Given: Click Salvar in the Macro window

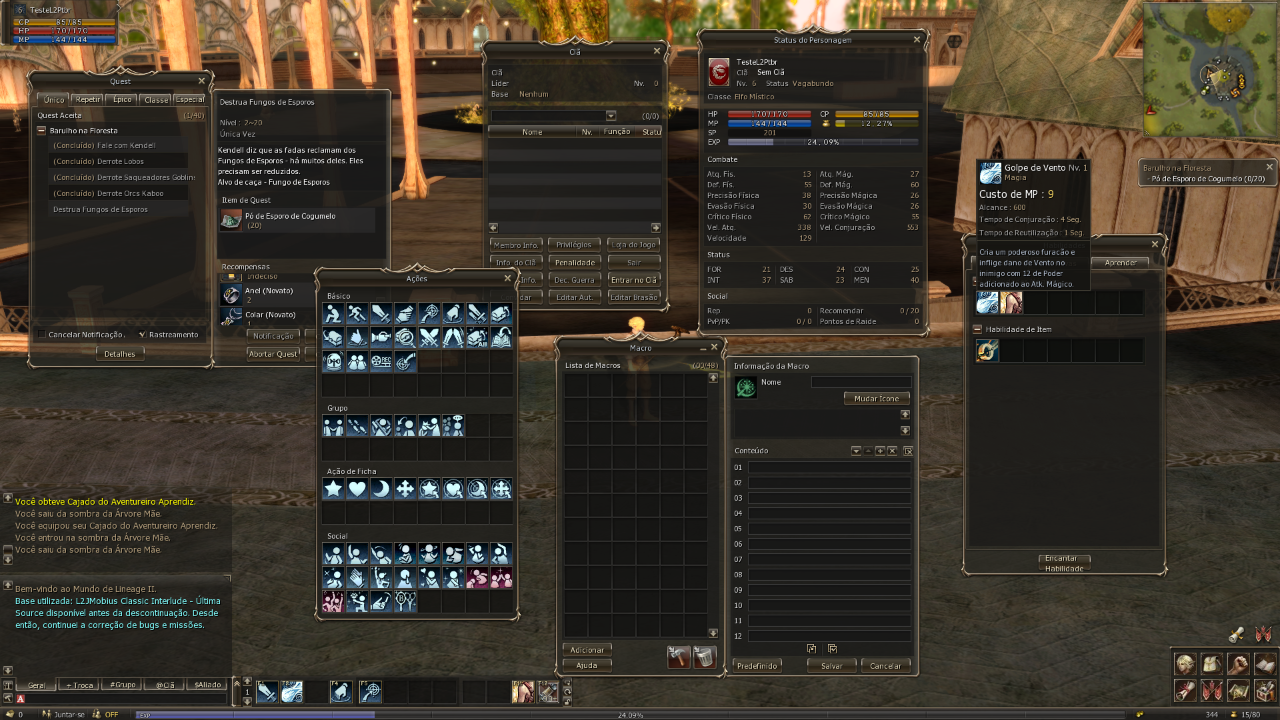Looking at the screenshot, I should pyautogui.click(x=831, y=665).
